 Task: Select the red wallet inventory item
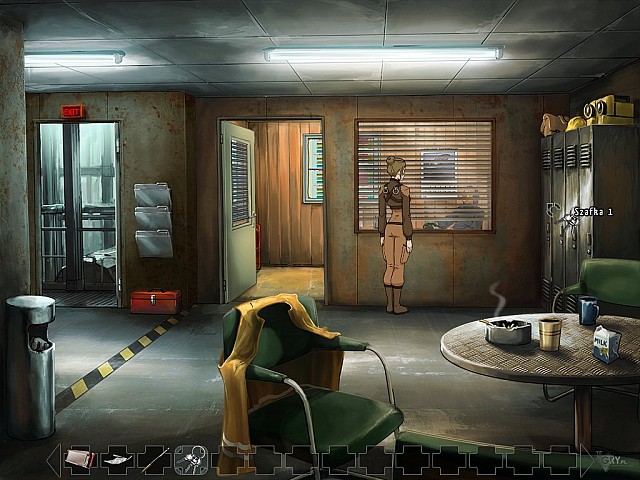coord(79,459)
